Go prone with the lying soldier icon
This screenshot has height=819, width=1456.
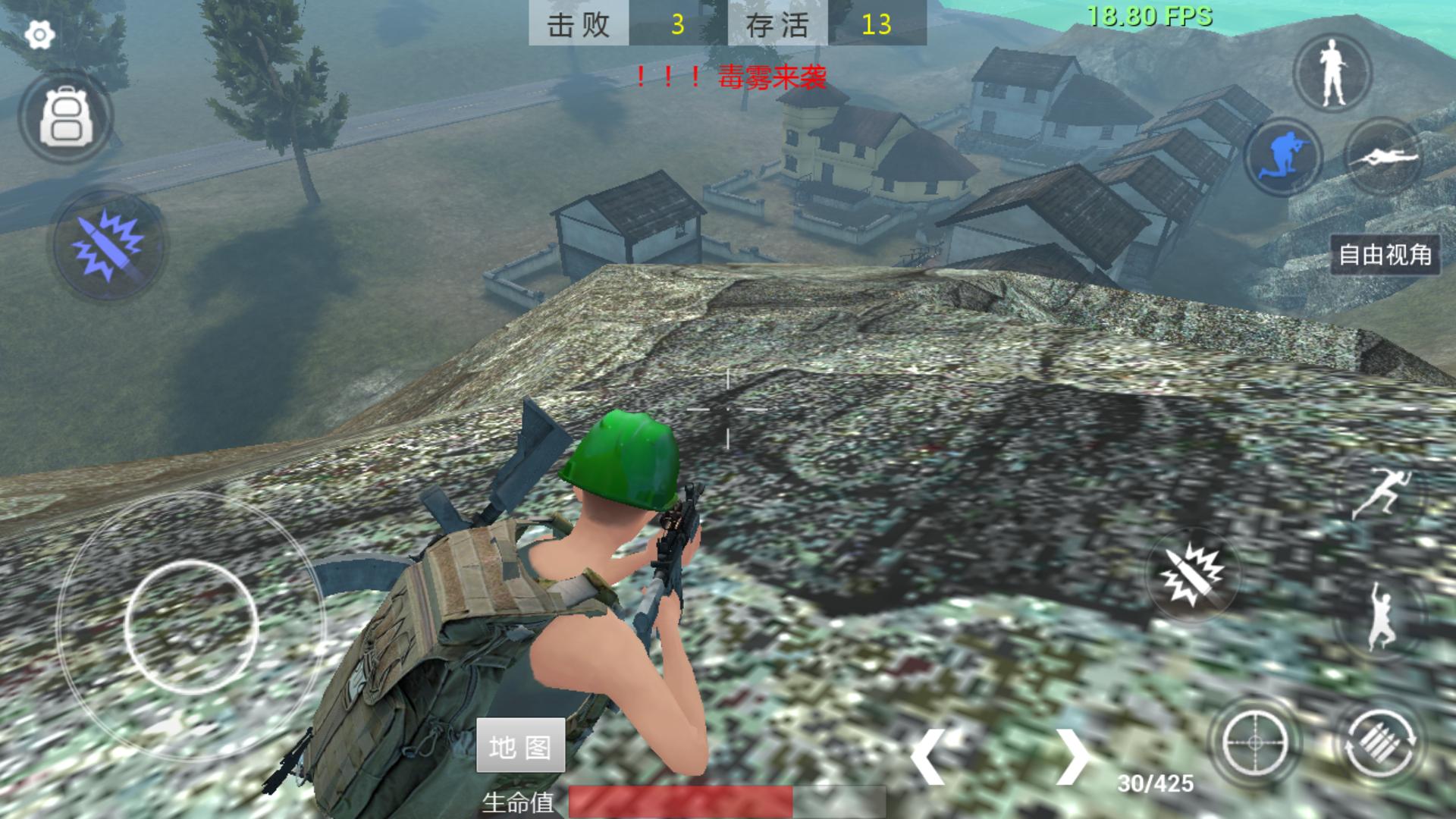tap(1382, 157)
